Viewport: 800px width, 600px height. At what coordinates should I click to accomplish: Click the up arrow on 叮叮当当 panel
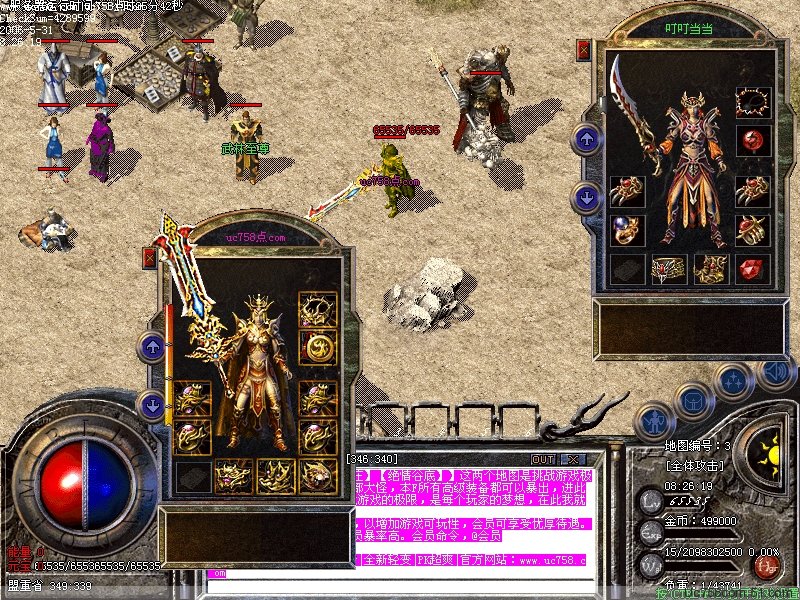(585, 139)
